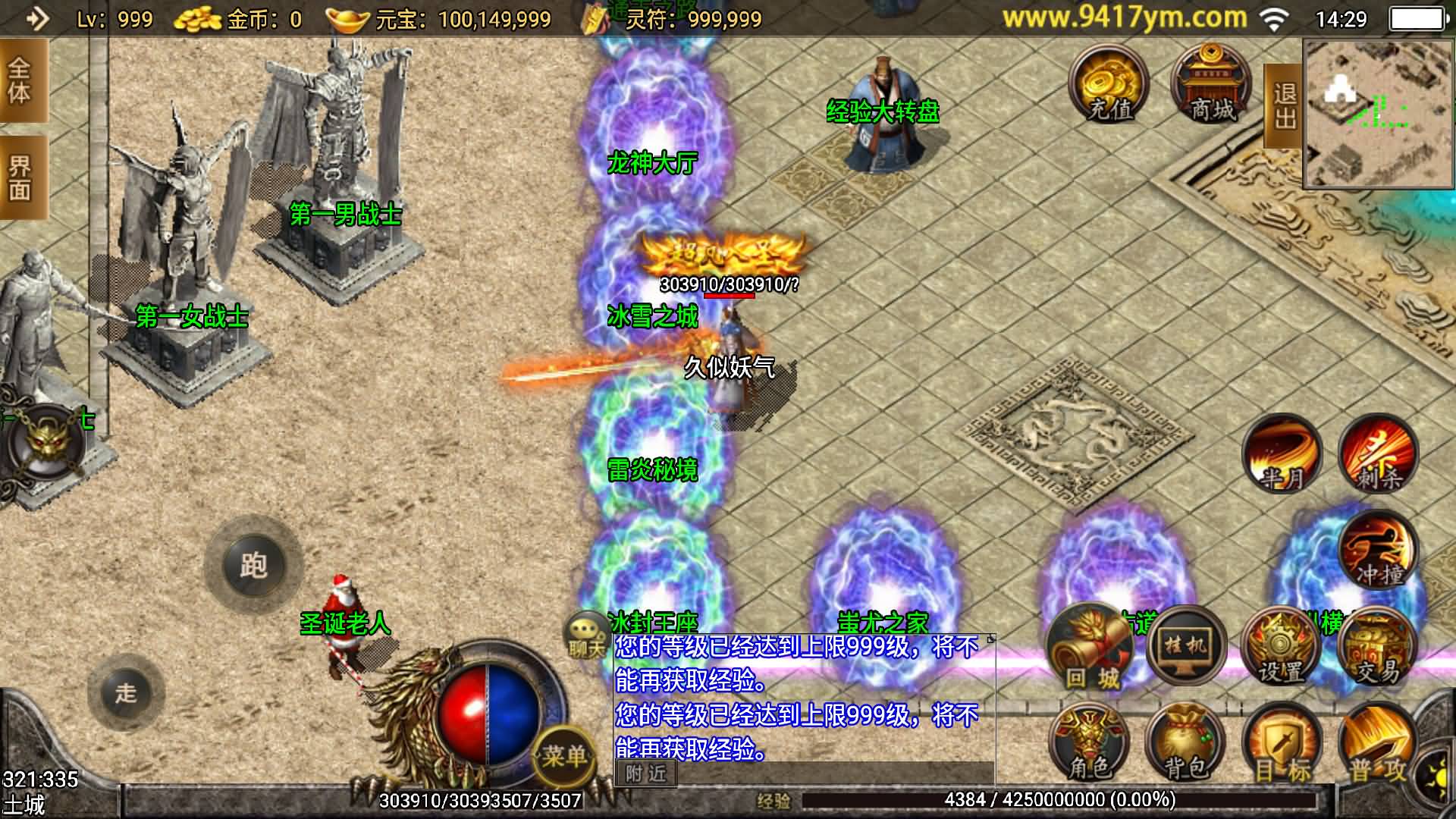Open the 设置 settings
The width and height of the screenshot is (1456, 819).
click(x=1282, y=649)
